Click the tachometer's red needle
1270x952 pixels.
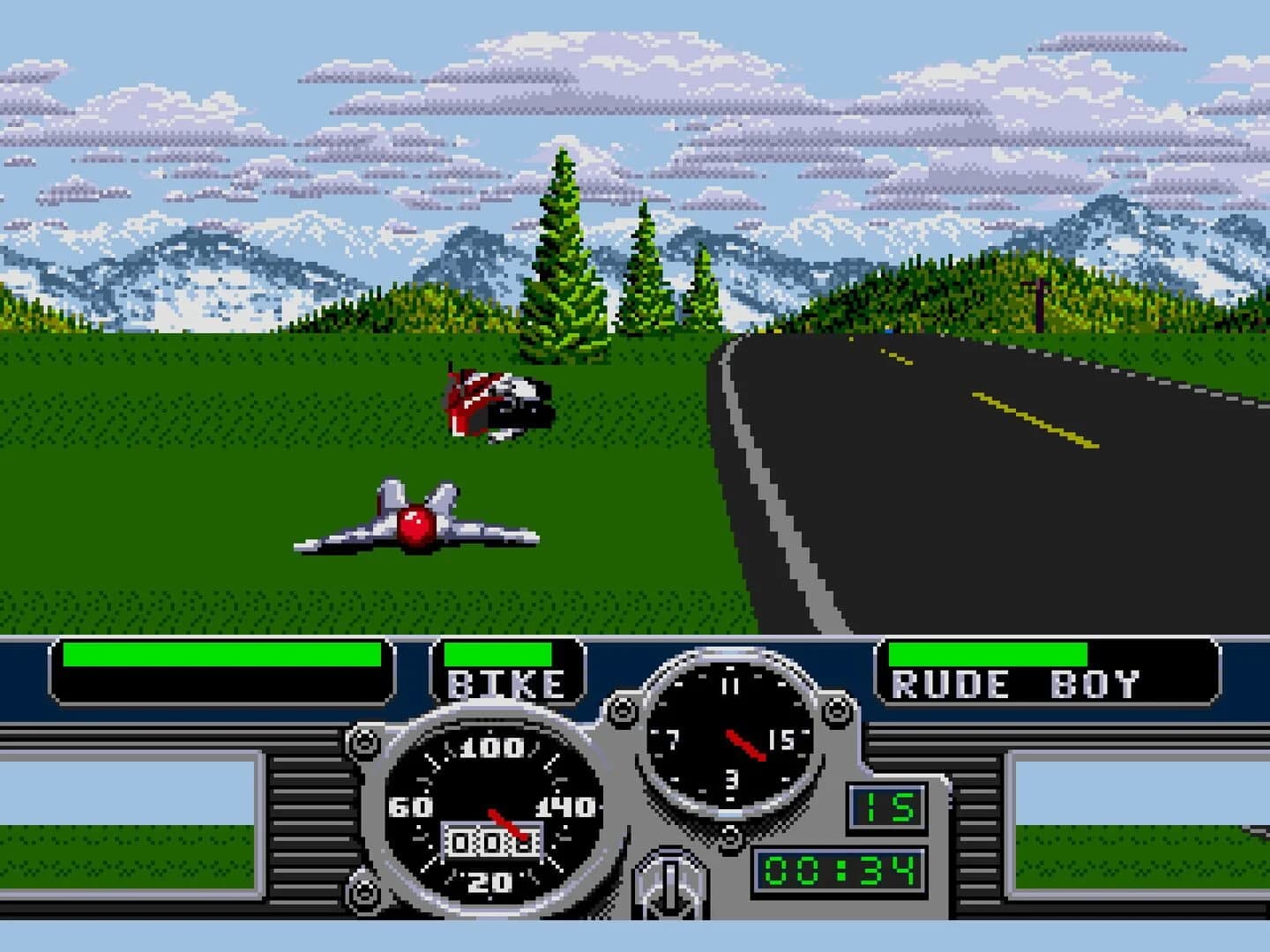(745, 743)
